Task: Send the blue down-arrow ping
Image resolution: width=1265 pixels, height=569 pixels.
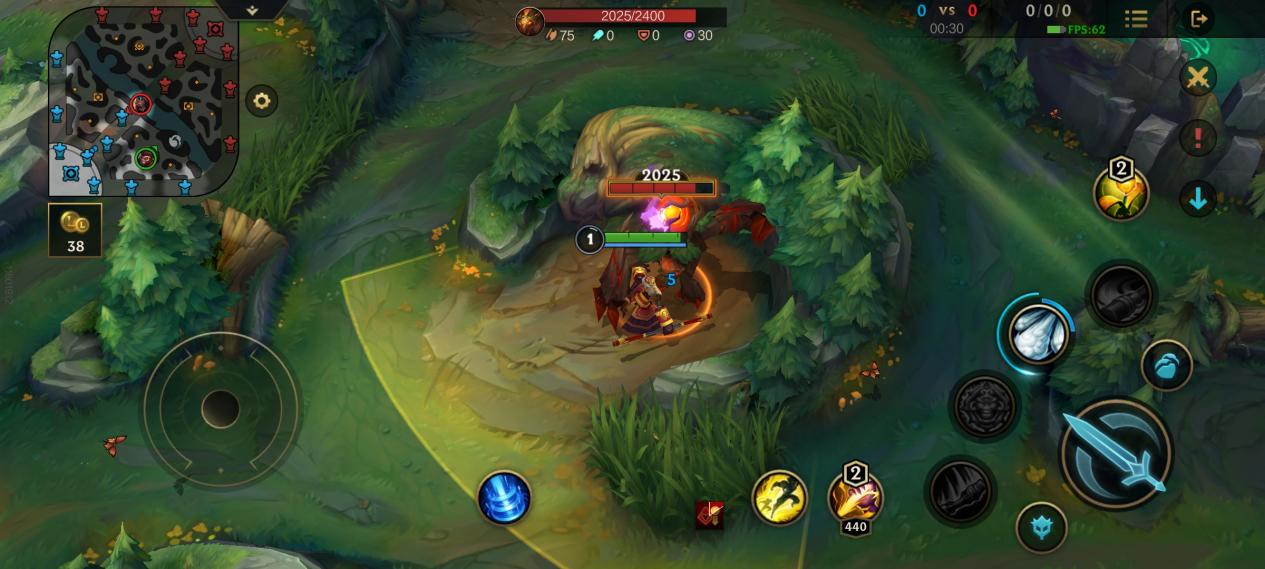Action: coord(1197,198)
